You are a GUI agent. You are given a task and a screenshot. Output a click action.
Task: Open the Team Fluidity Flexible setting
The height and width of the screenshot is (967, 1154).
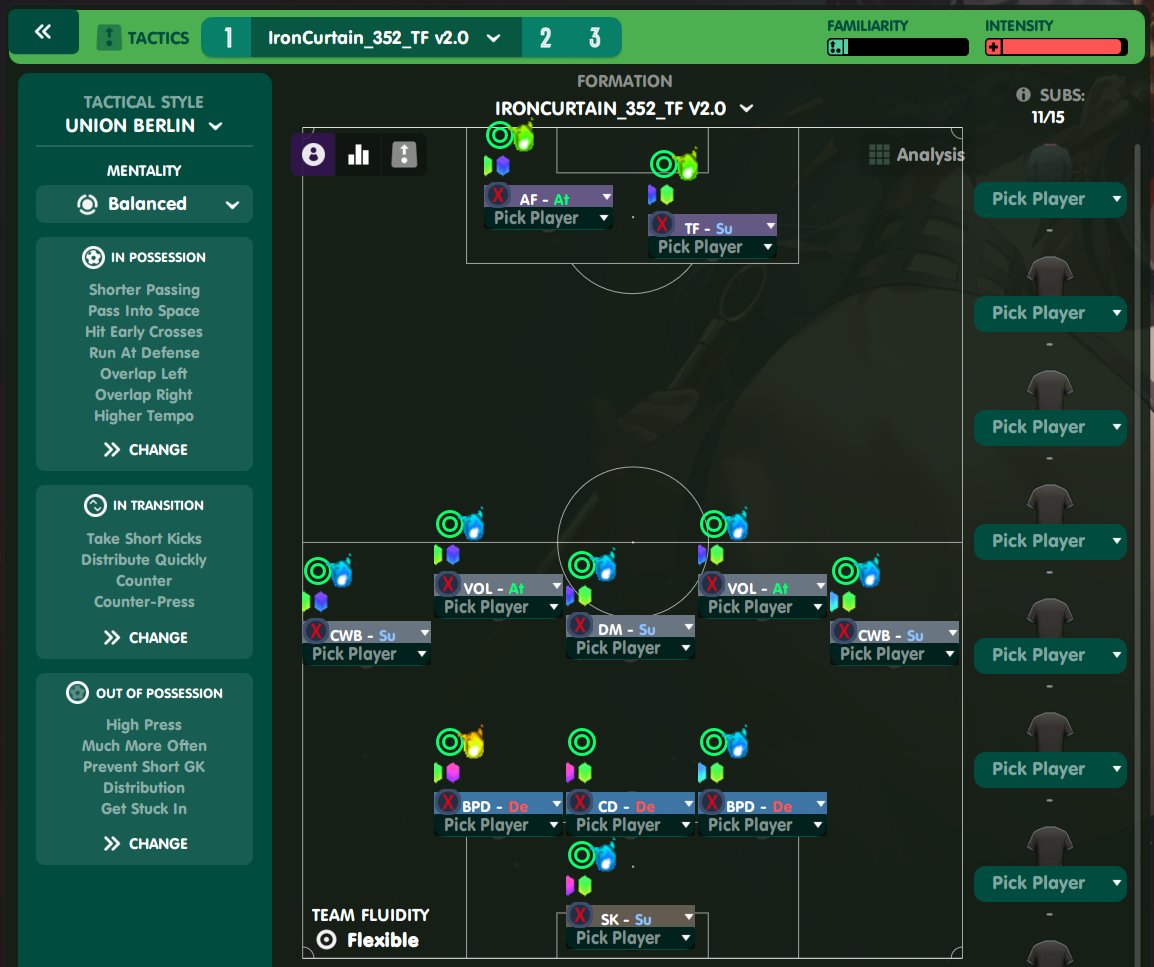coord(370,940)
